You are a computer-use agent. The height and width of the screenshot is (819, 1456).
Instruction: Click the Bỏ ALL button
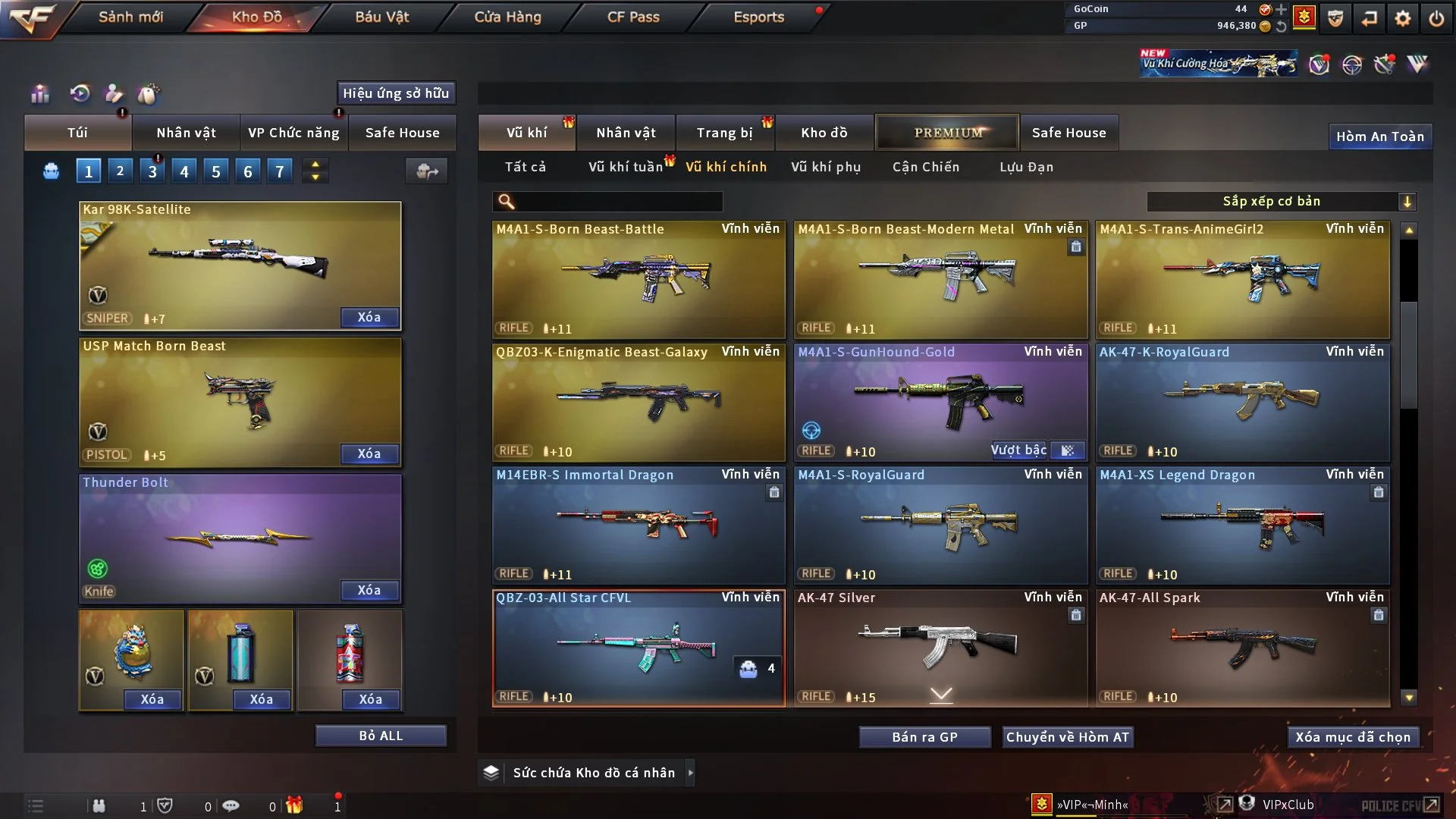(381, 736)
